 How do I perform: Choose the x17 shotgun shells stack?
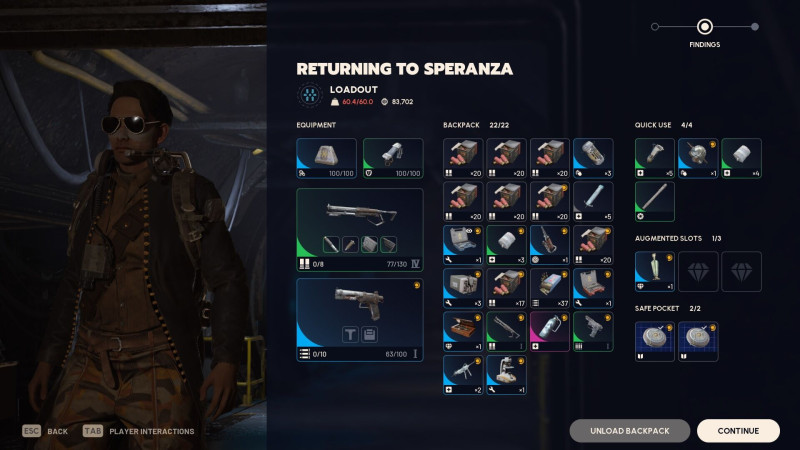pos(506,288)
